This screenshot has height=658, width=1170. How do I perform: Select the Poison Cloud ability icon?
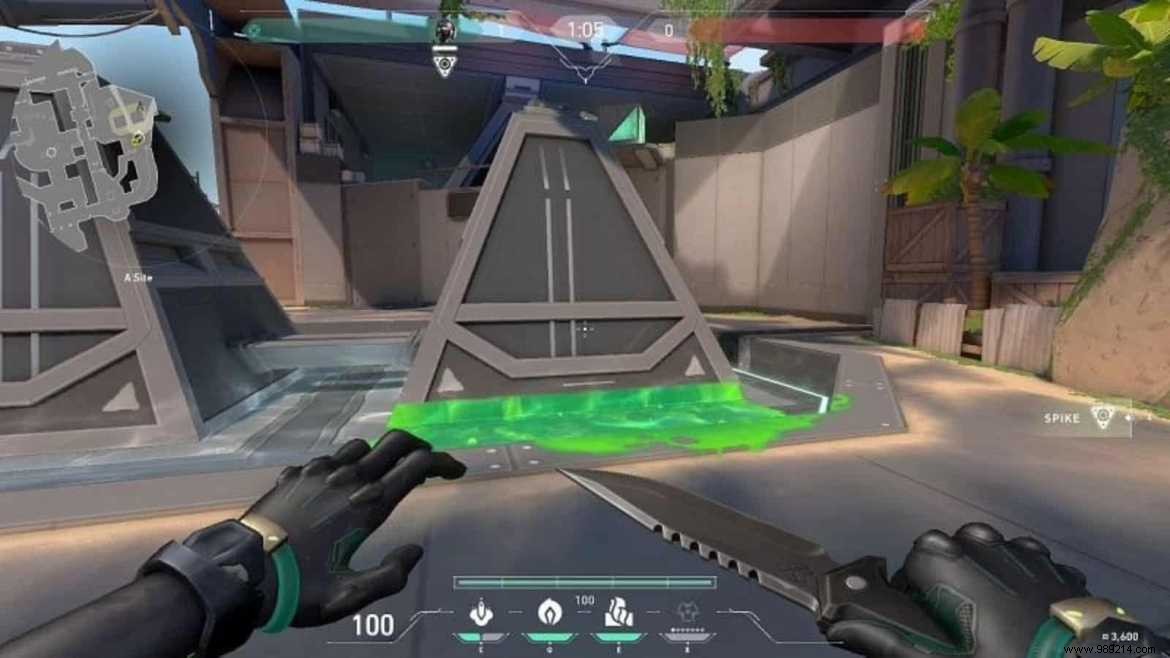click(549, 613)
